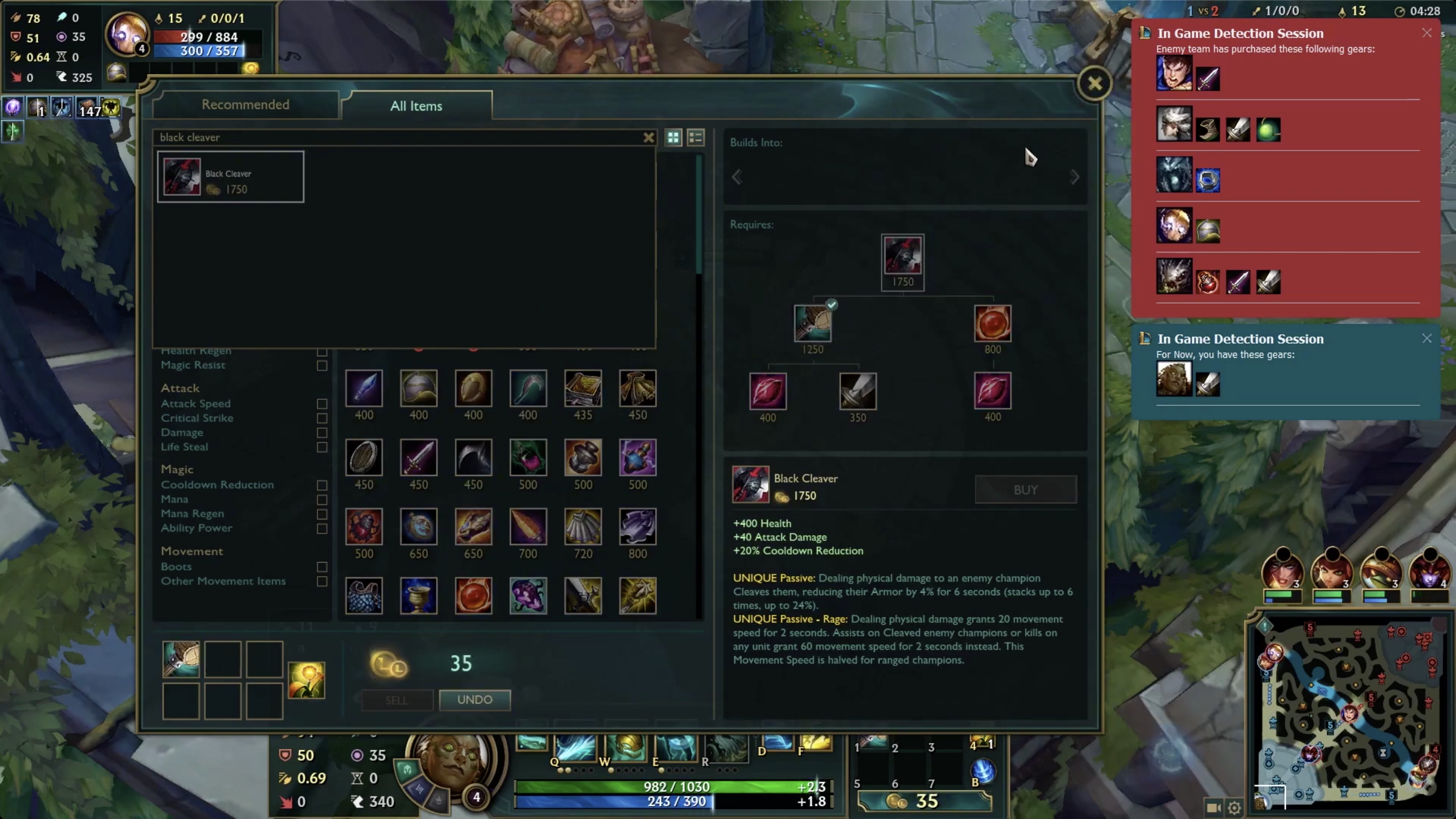Switch to grid view of items
This screenshot has width=1456, height=819.
click(673, 138)
